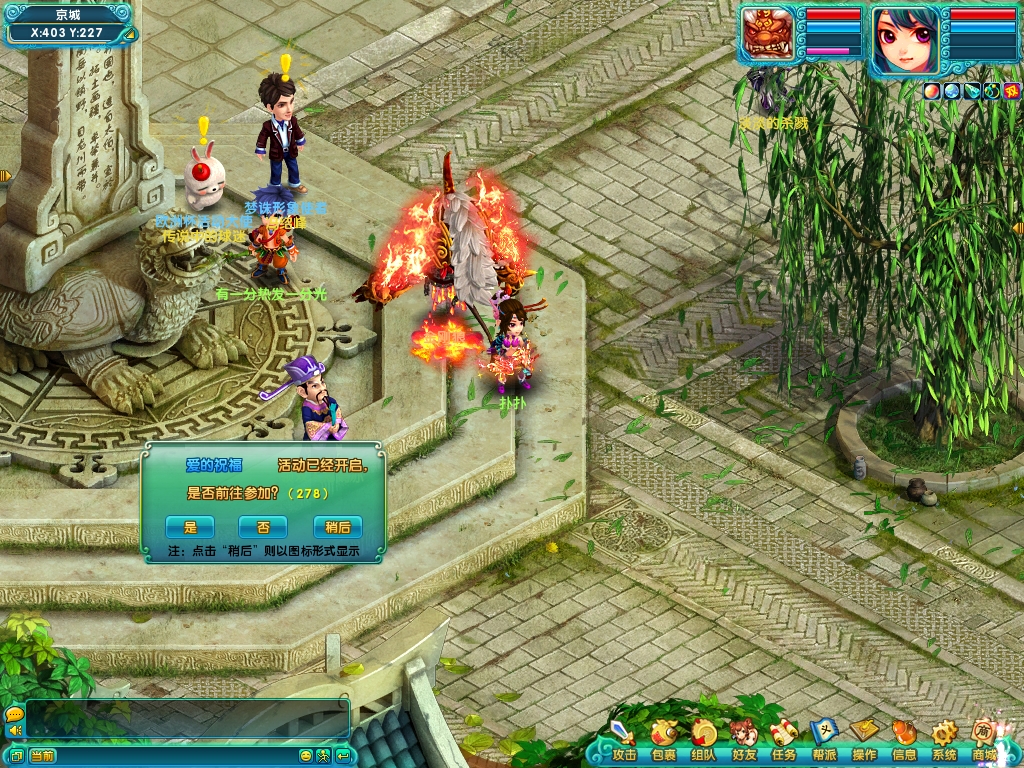Accept the event invite with 是
1024x768 pixels.
(x=190, y=527)
